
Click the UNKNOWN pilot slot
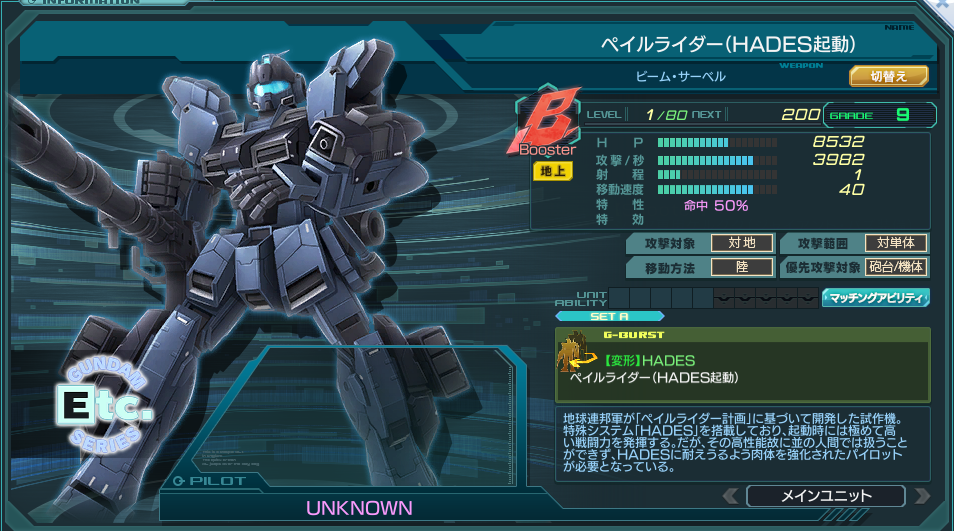click(x=359, y=508)
